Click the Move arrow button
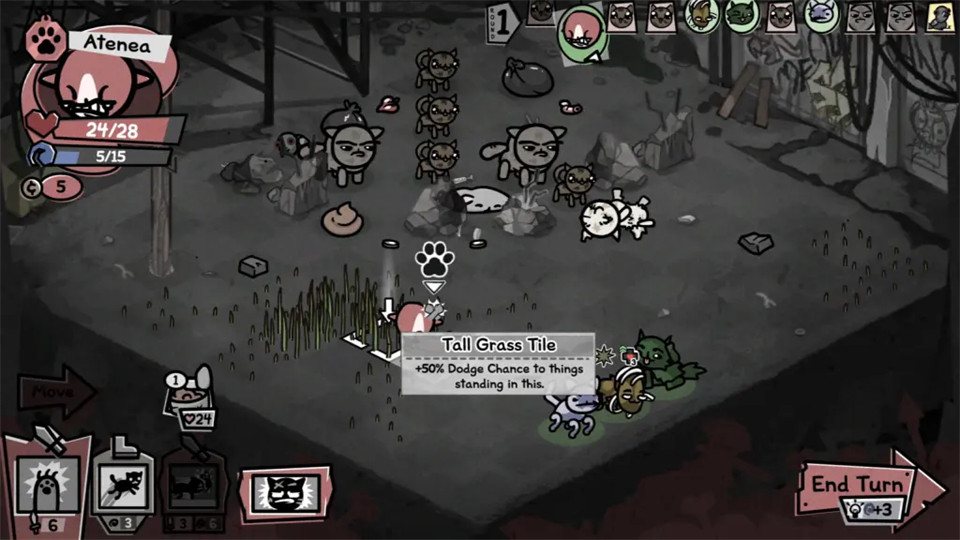Image resolution: width=960 pixels, height=540 pixels. 55,390
